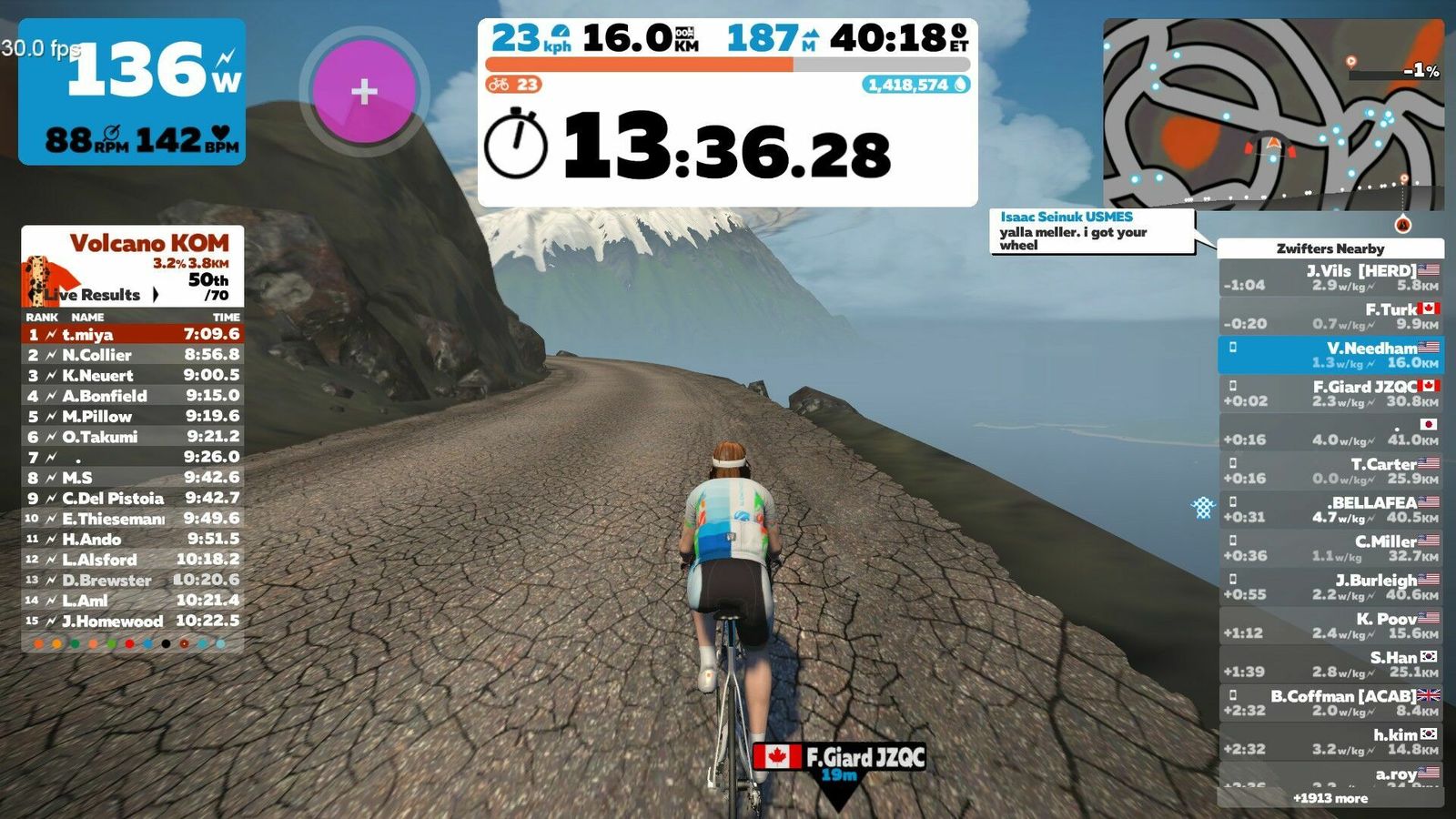Select S.Han in Zwifters Nearby
Image resolution: width=1456 pixels, height=819 pixels.
point(1330,664)
